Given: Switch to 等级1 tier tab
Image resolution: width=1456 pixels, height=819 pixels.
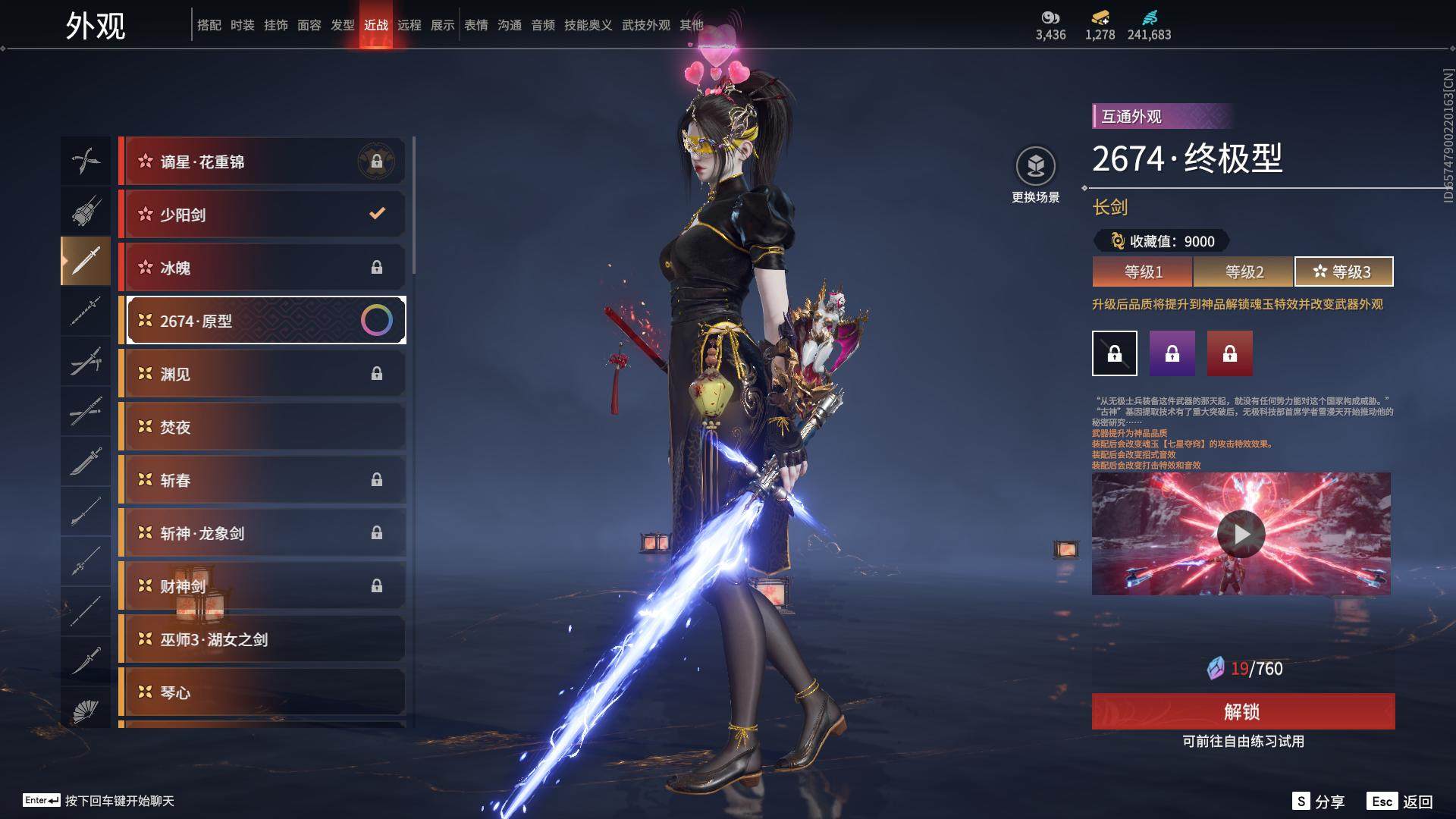Looking at the screenshot, I should 1143,271.
